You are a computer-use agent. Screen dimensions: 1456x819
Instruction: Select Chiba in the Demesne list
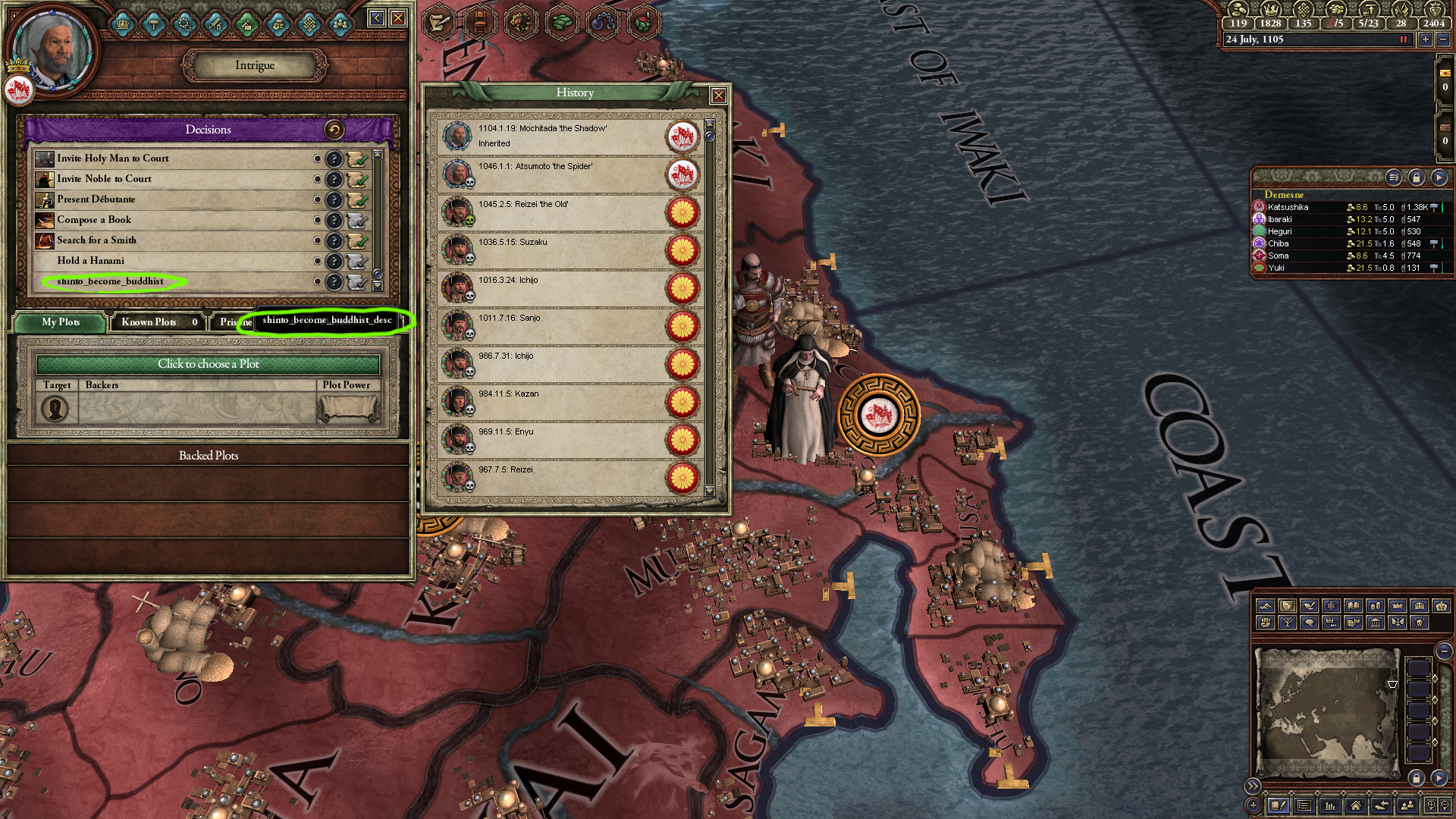(1279, 243)
